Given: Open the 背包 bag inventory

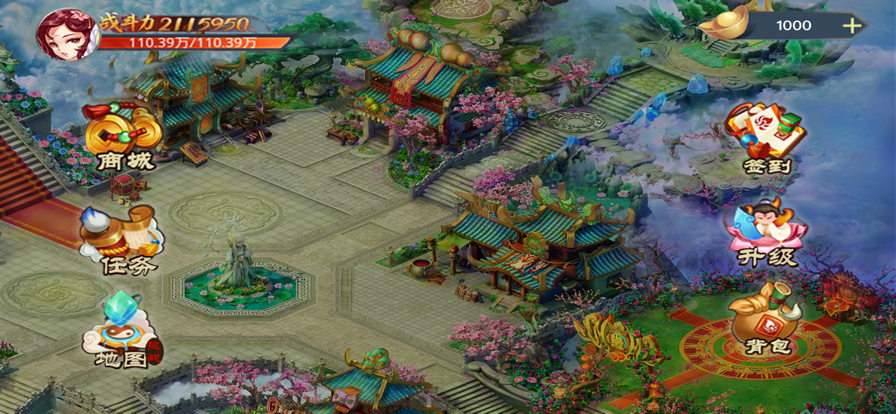Looking at the screenshot, I should pos(767,319).
